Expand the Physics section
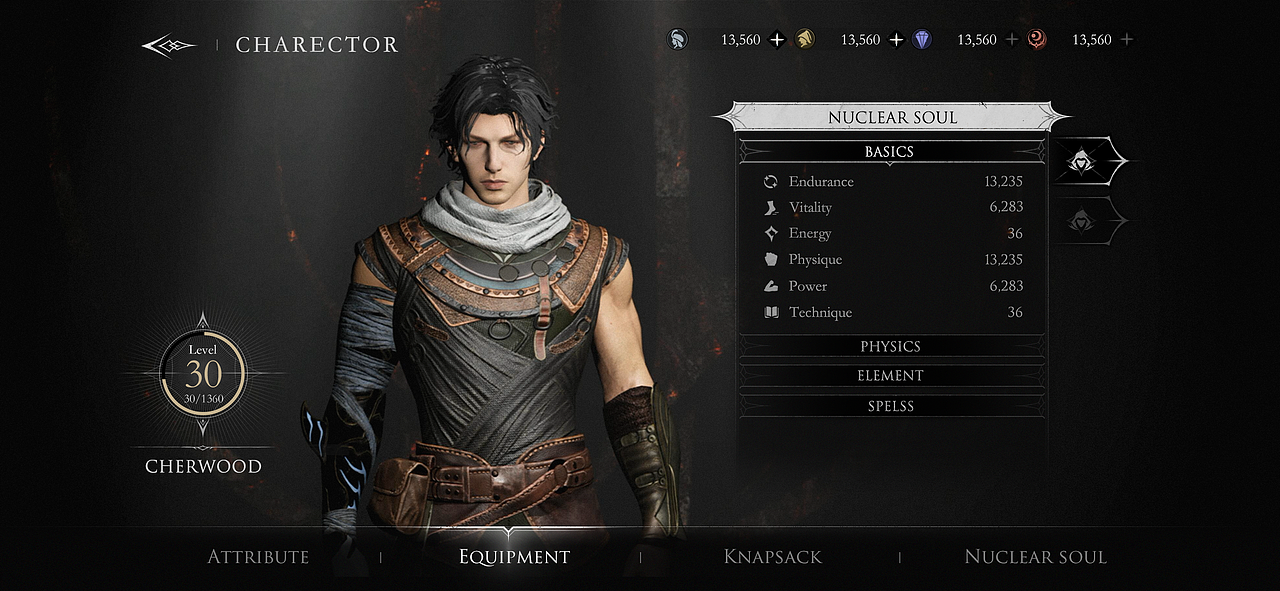Image resolution: width=1280 pixels, height=591 pixels. click(890, 346)
